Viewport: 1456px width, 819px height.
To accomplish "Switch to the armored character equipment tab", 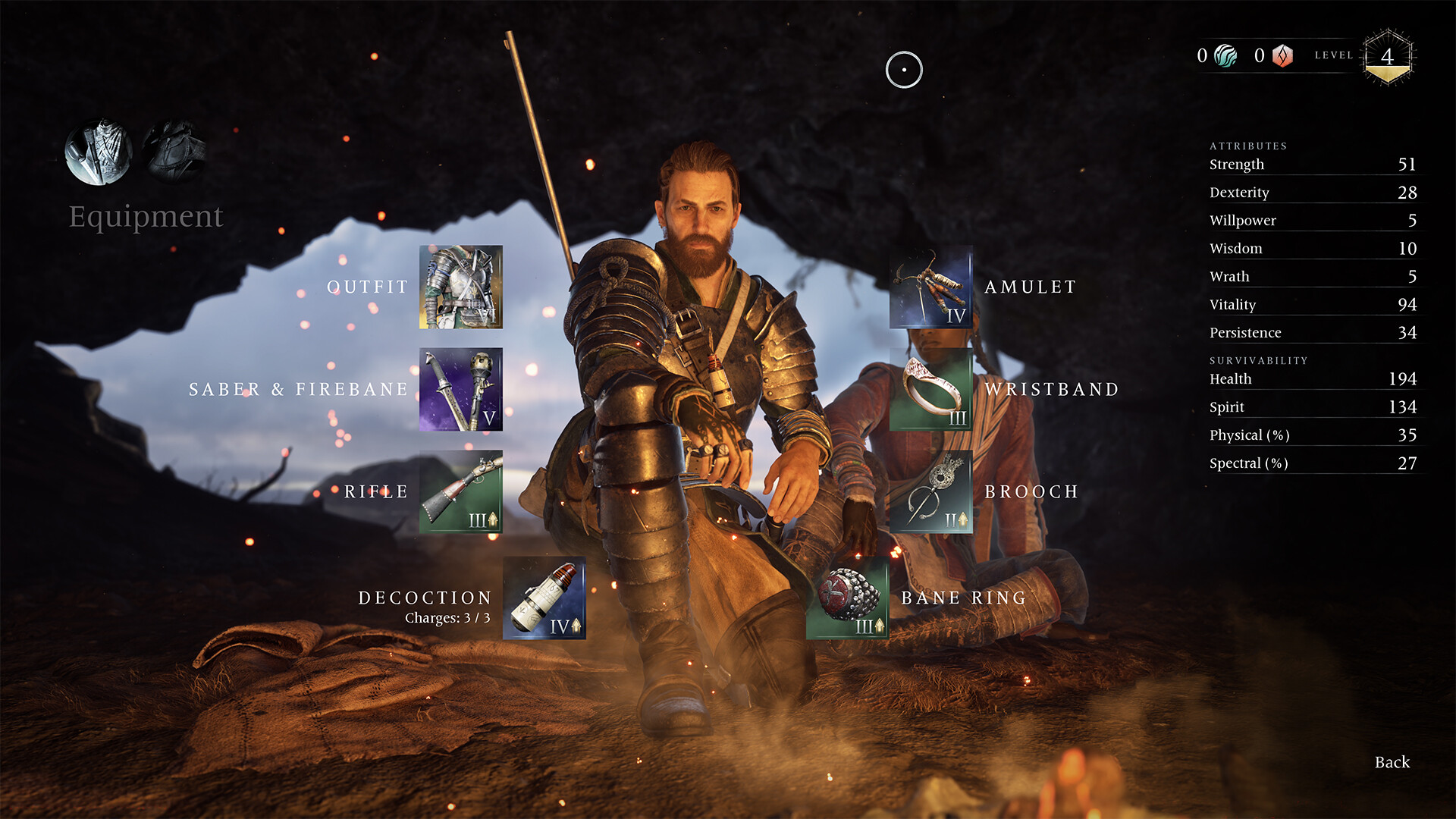I will 99,152.
